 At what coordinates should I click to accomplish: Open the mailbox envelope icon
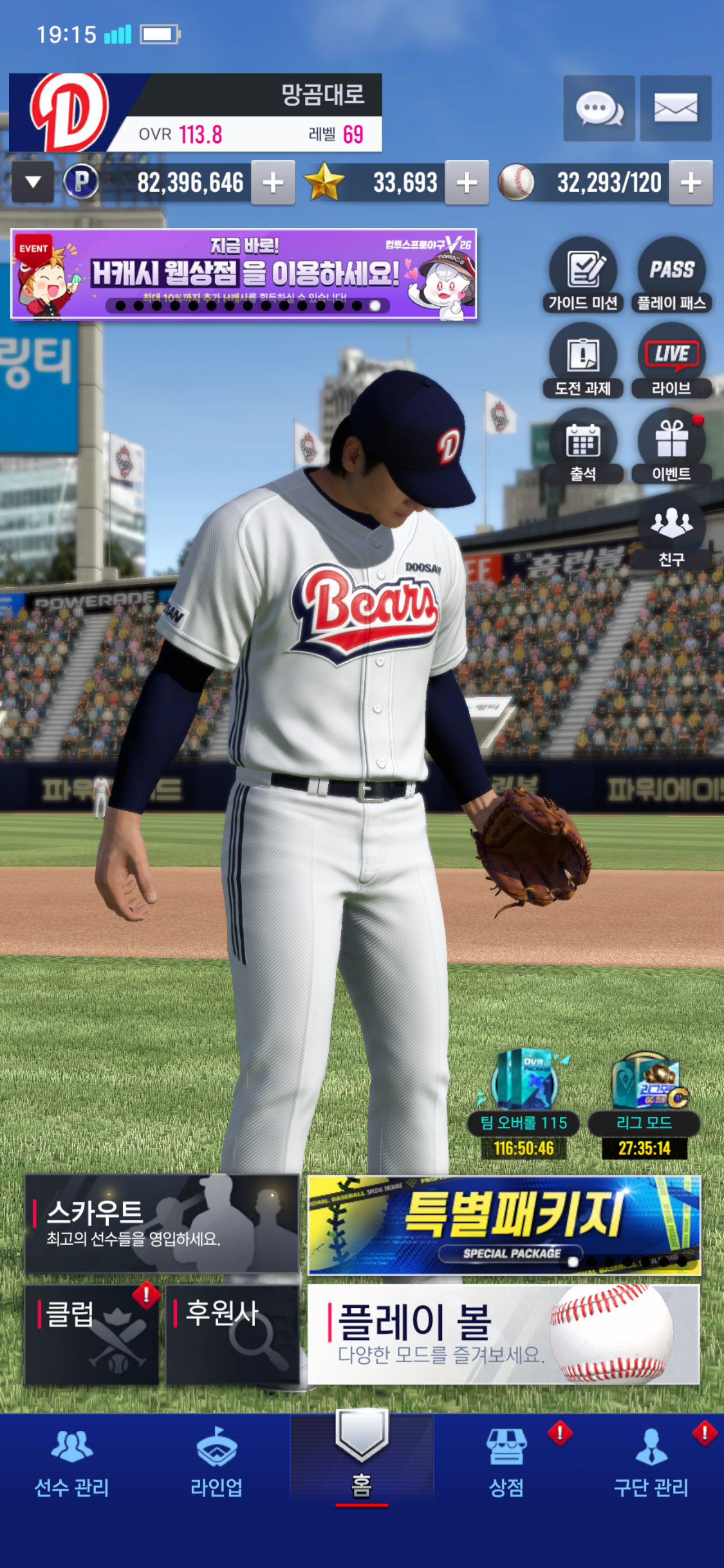coord(675,108)
